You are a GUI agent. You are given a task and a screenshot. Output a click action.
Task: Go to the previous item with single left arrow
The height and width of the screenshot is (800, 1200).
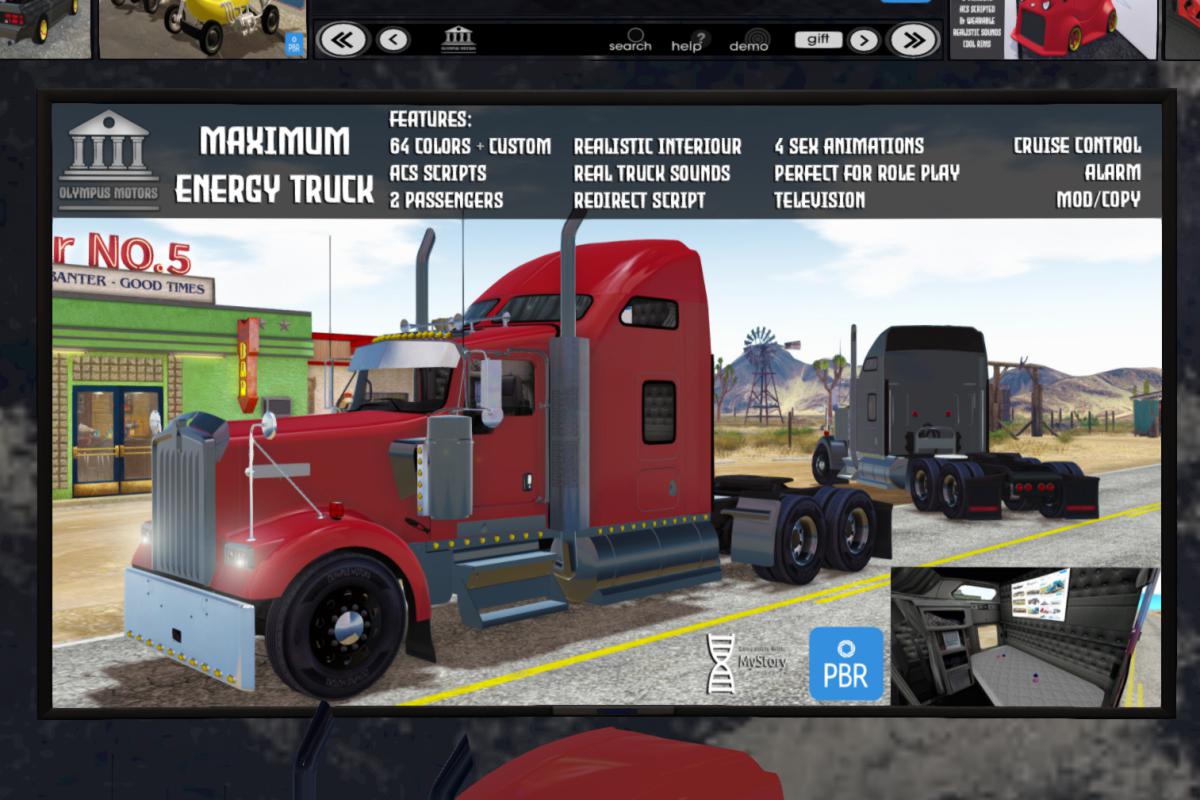[x=394, y=40]
